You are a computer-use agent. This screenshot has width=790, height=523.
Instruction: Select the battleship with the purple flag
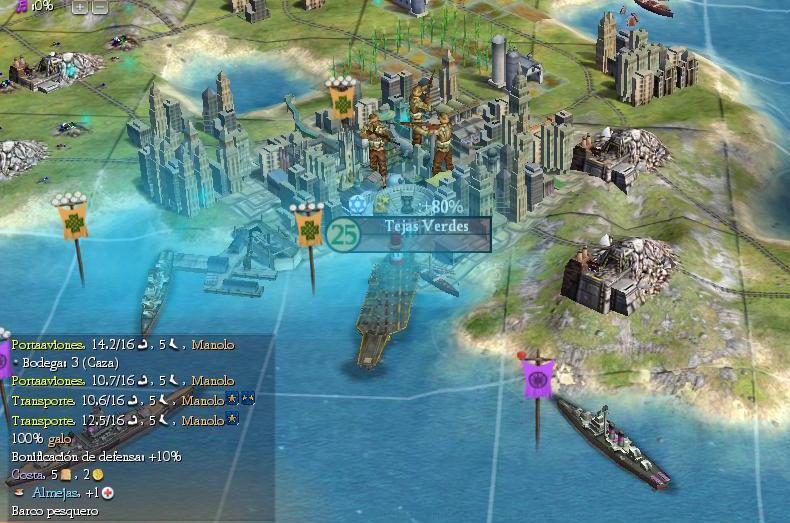click(600, 433)
